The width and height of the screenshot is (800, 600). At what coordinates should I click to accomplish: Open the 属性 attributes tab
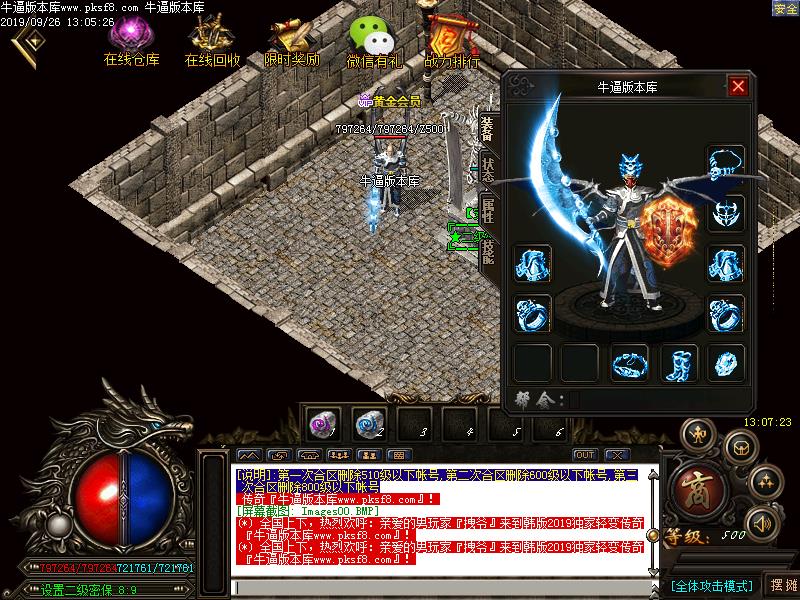[488, 208]
